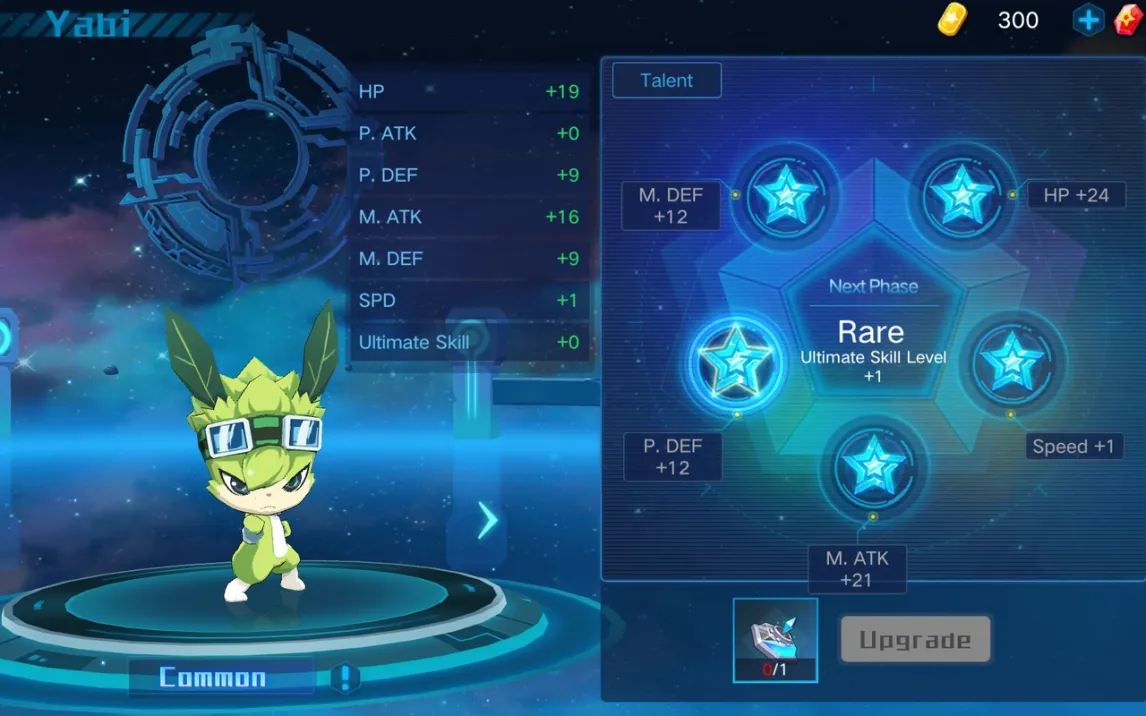Image resolution: width=1146 pixels, height=716 pixels.
Task: Choose the M. ATK +21 talent star
Action: 873,466
